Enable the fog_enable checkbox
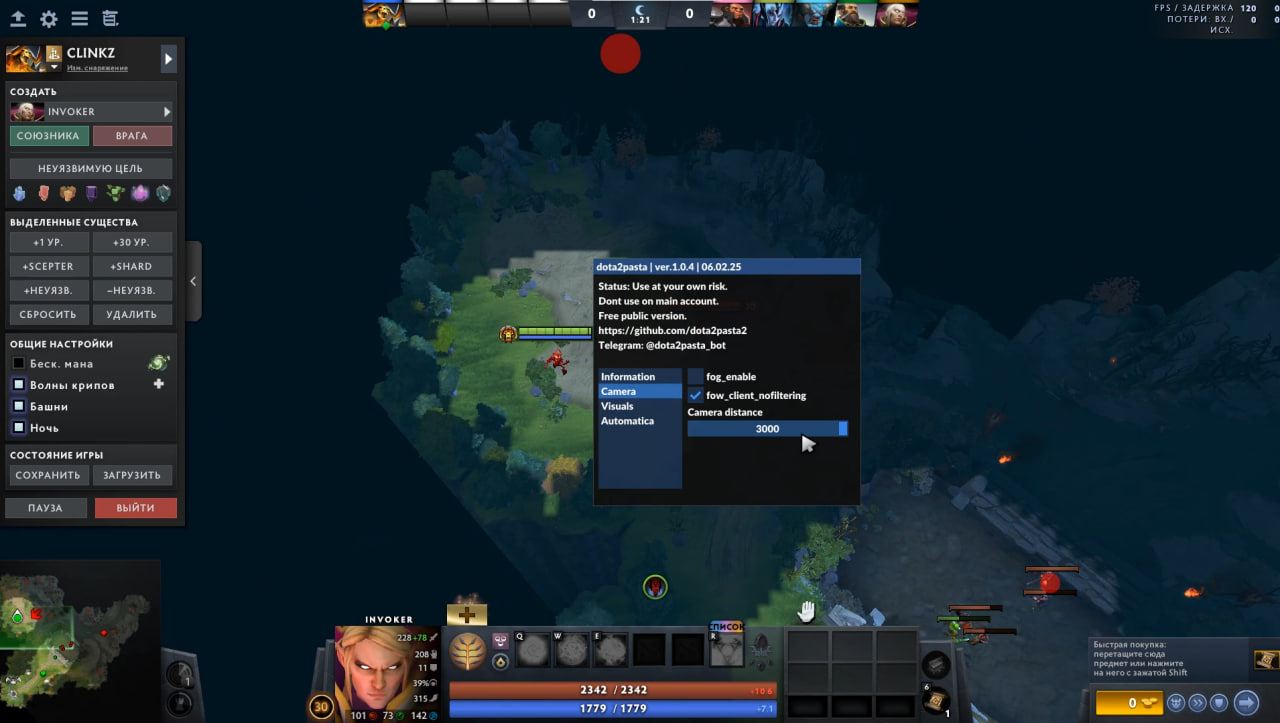 tap(696, 377)
